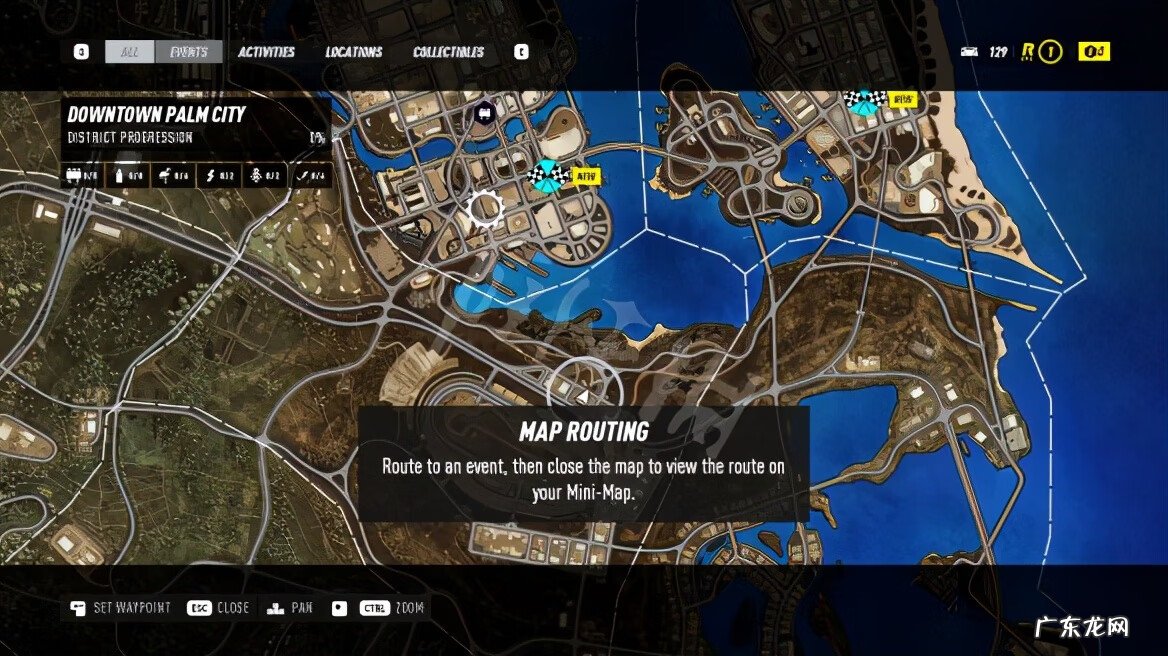Open the Activities map tab
This screenshot has width=1168, height=656.
pyautogui.click(x=266, y=52)
